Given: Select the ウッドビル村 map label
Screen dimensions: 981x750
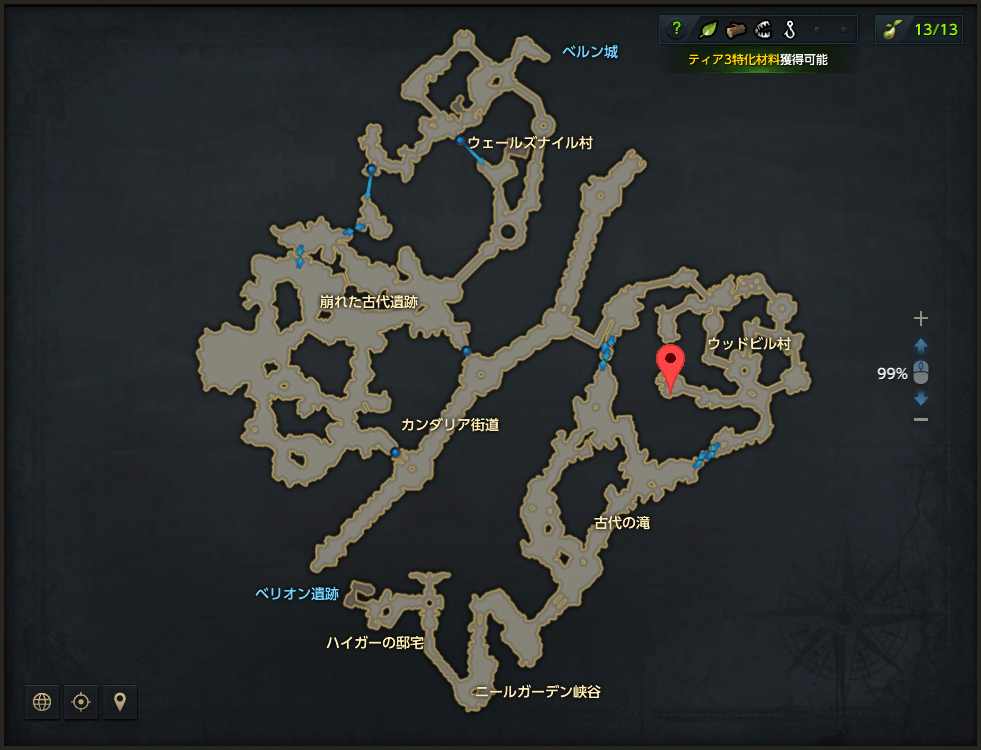Looking at the screenshot, I should (x=749, y=344).
